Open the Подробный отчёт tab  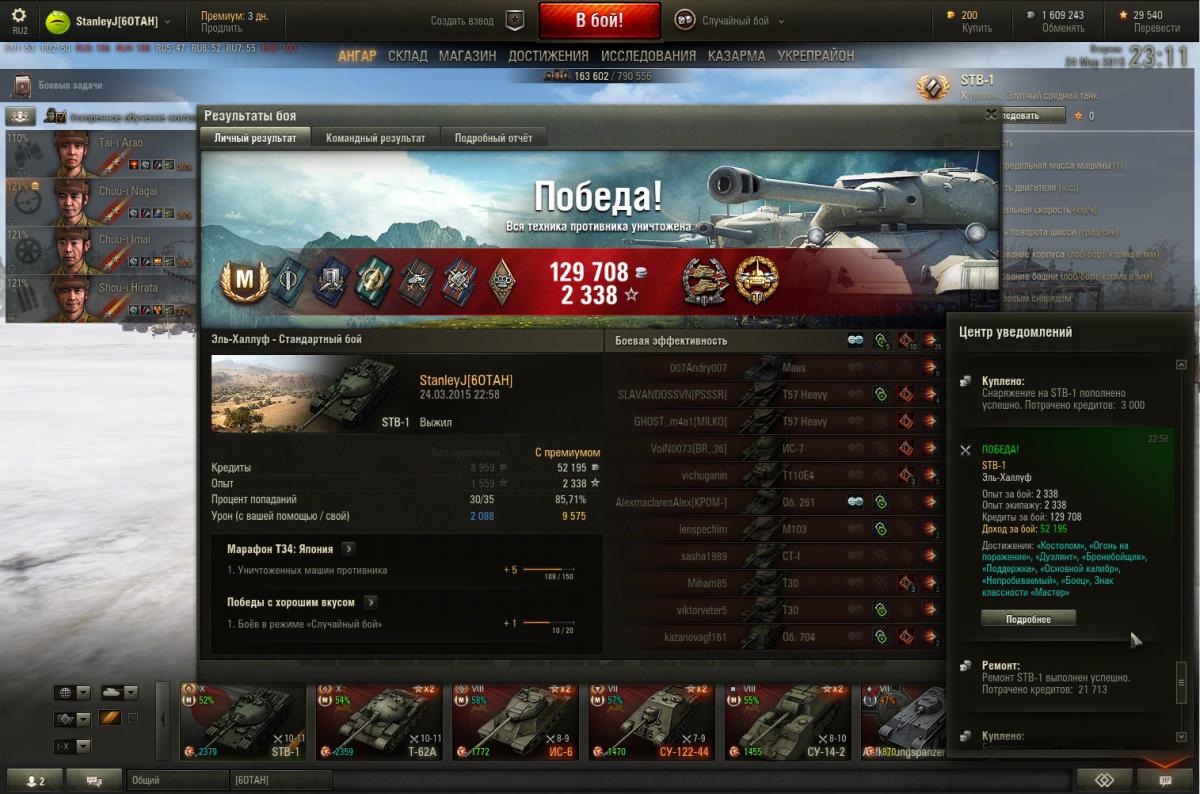coord(493,138)
